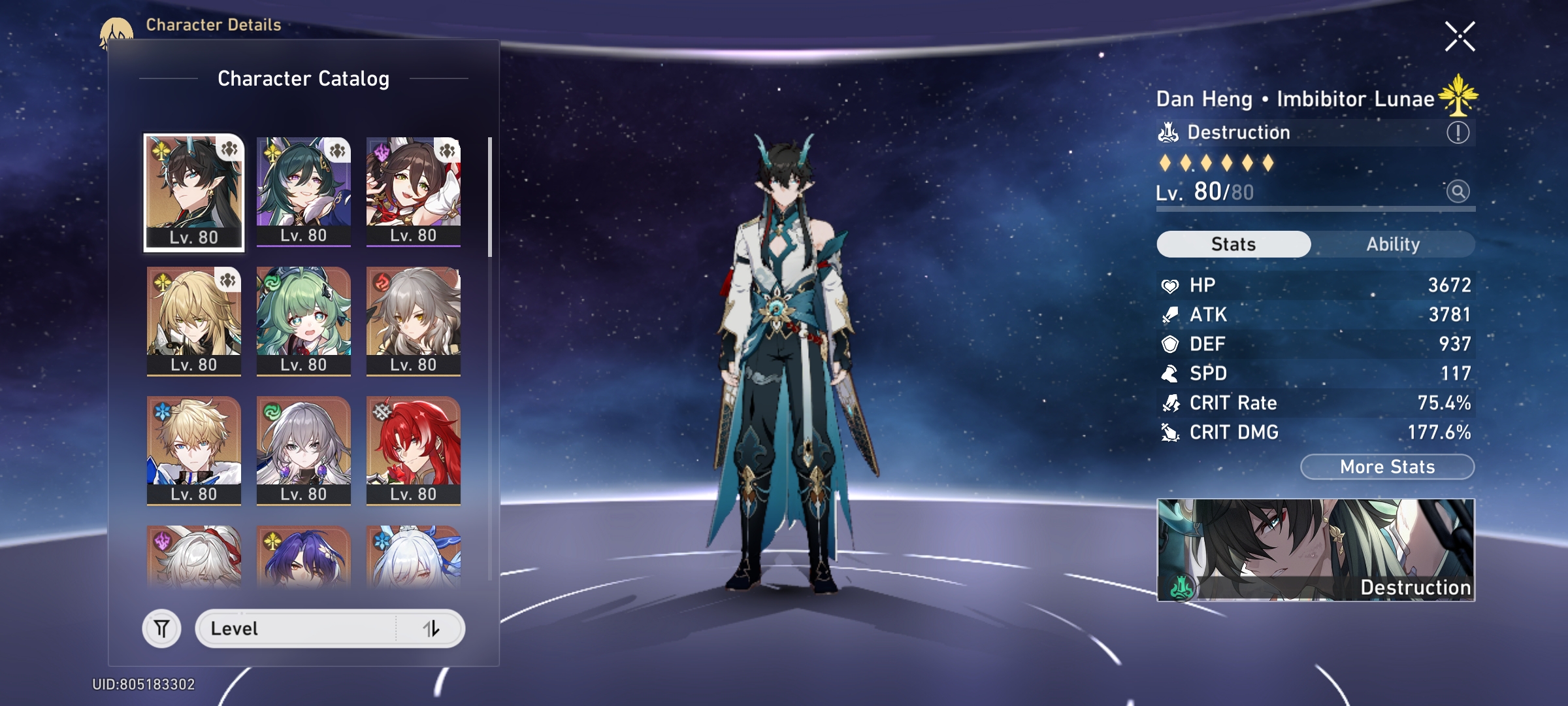This screenshot has width=1568, height=706.
Task: Click the magnifier icon beside level
Action: coord(1458,192)
